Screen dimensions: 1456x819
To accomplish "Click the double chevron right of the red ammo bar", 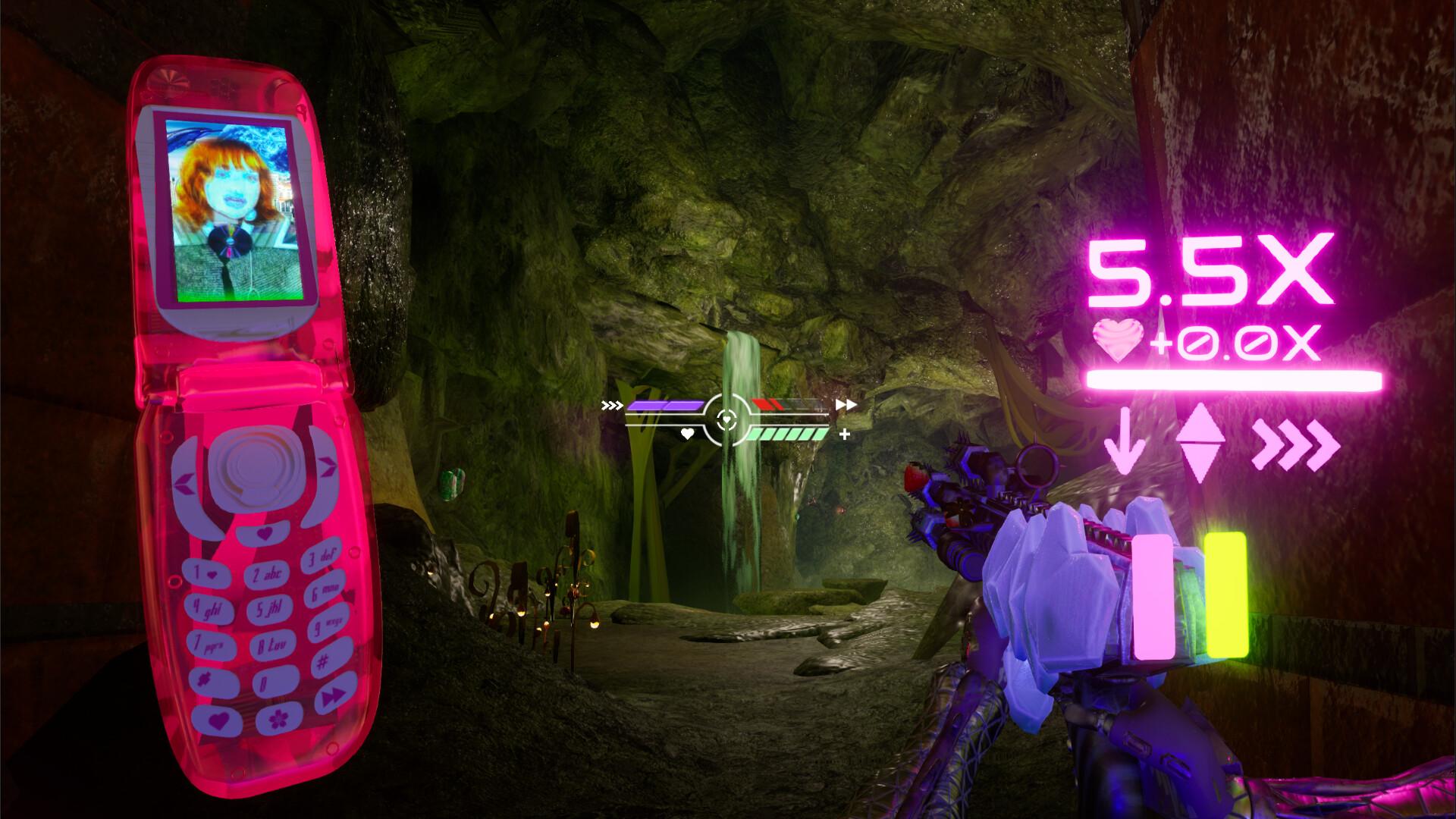I will click(x=847, y=404).
